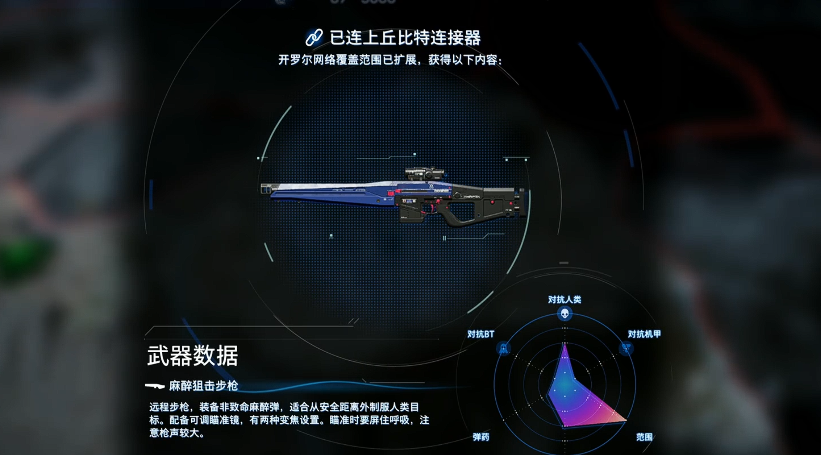Click the 对抗BT stat icon

(503, 349)
